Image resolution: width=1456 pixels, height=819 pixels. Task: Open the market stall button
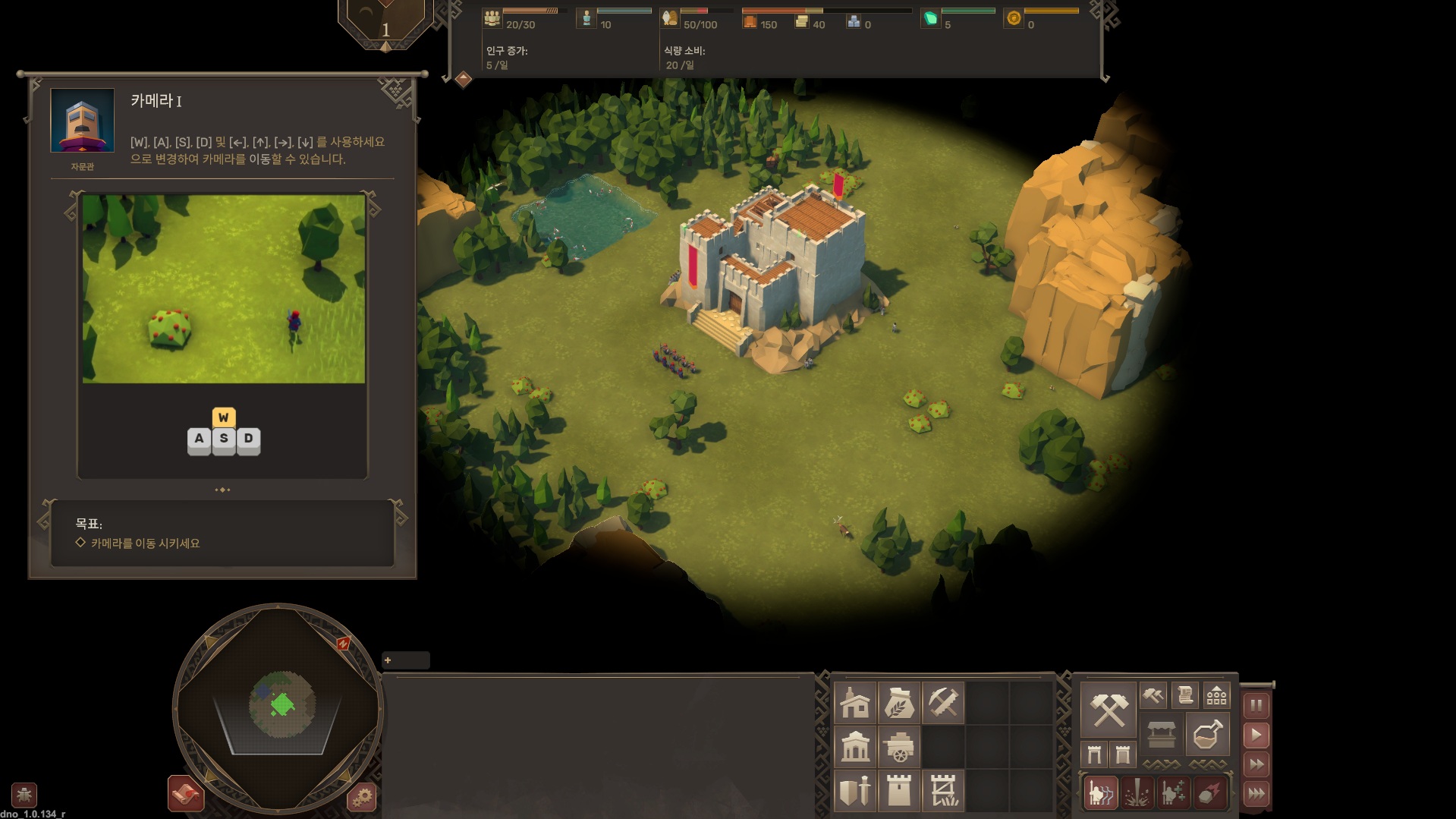(1162, 734)
